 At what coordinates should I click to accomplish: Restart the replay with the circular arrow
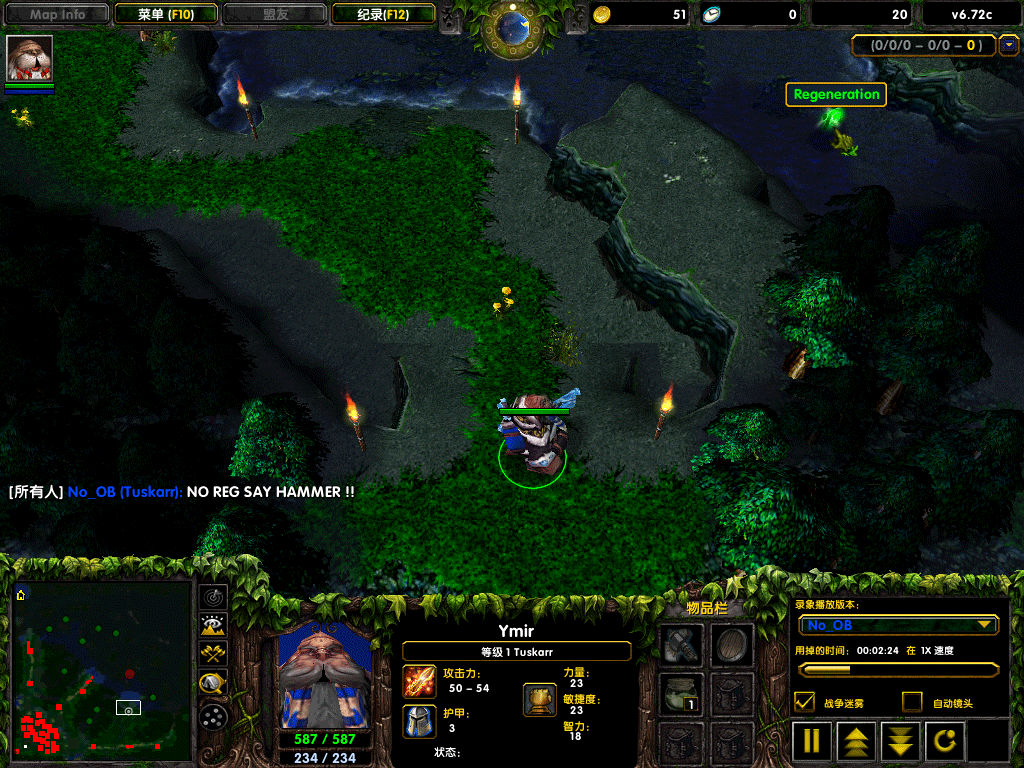946,741
